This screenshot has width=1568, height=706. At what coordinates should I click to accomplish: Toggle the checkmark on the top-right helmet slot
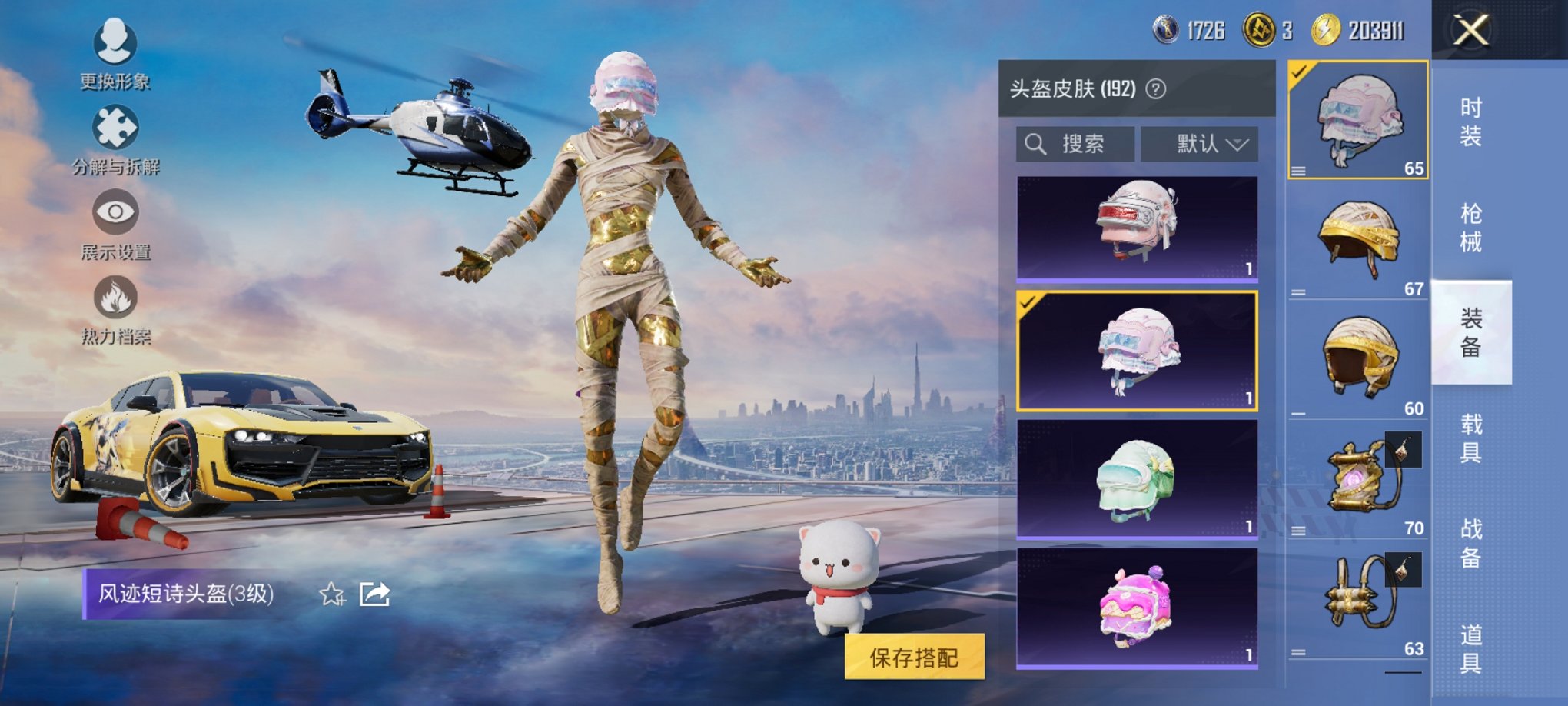[1297, 72]
